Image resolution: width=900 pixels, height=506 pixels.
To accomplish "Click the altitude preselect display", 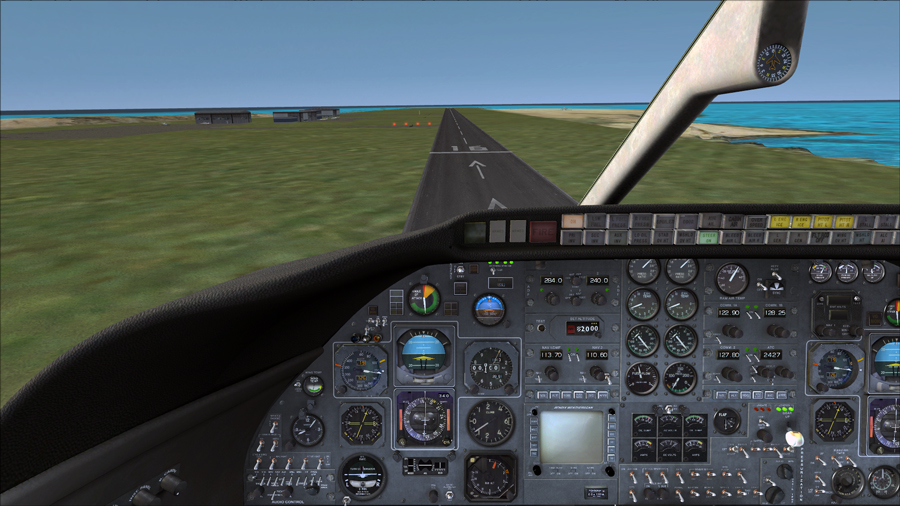I will 583,328.
